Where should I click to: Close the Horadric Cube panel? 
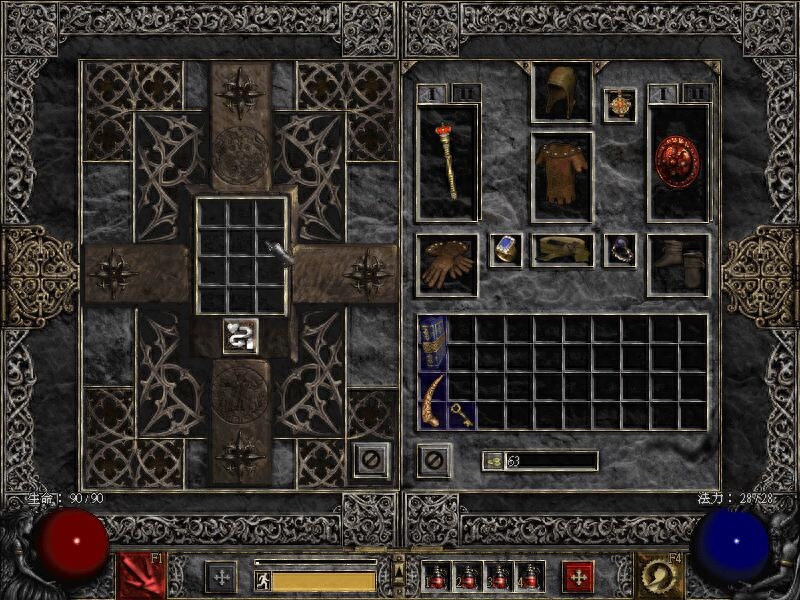(369, 460)
